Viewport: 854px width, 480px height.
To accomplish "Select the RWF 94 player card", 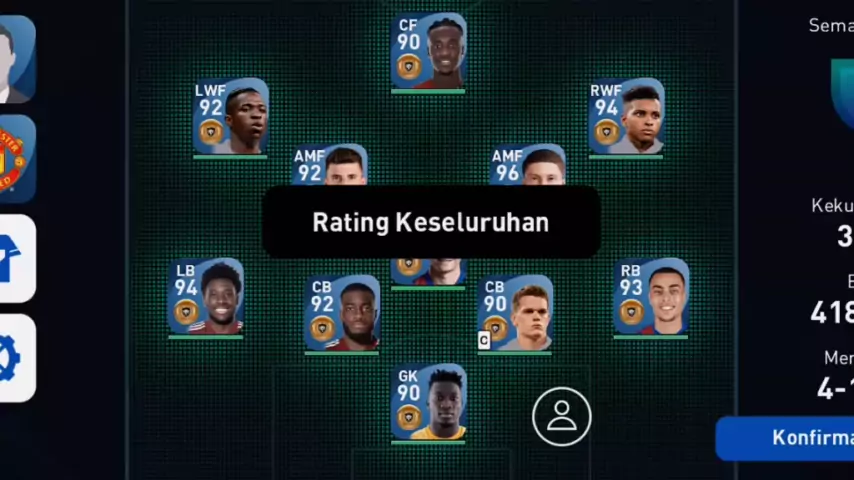I will (x=626, y=117).
